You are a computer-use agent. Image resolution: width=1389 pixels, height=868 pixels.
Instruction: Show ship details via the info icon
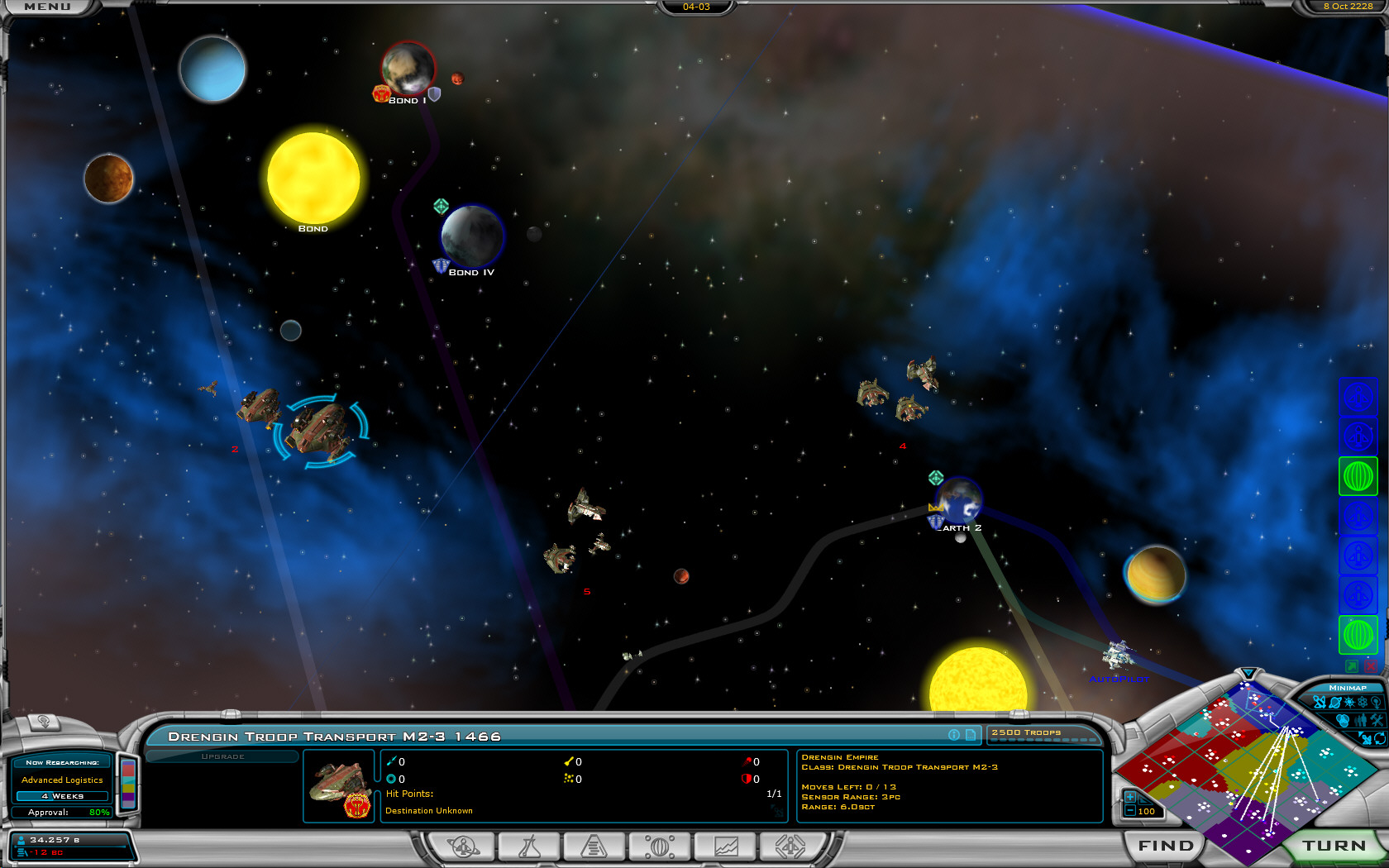(954, 735)
